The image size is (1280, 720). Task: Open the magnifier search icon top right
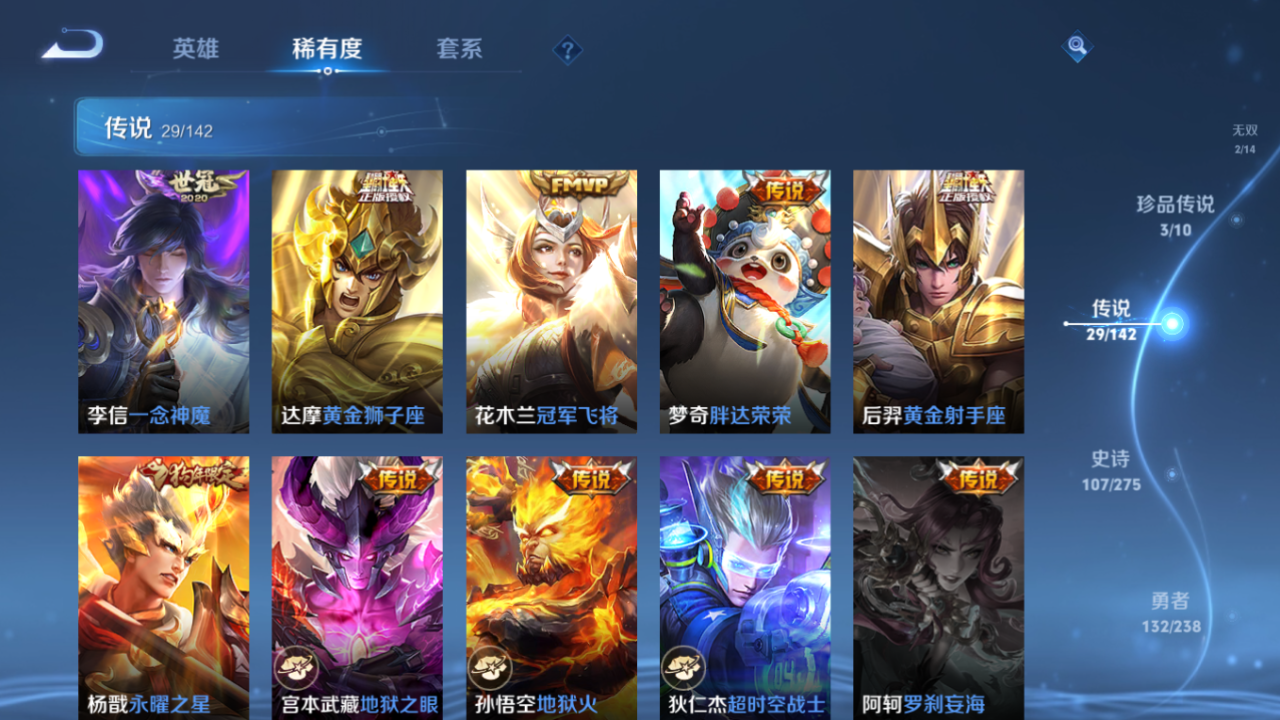tap(1076, 46)
